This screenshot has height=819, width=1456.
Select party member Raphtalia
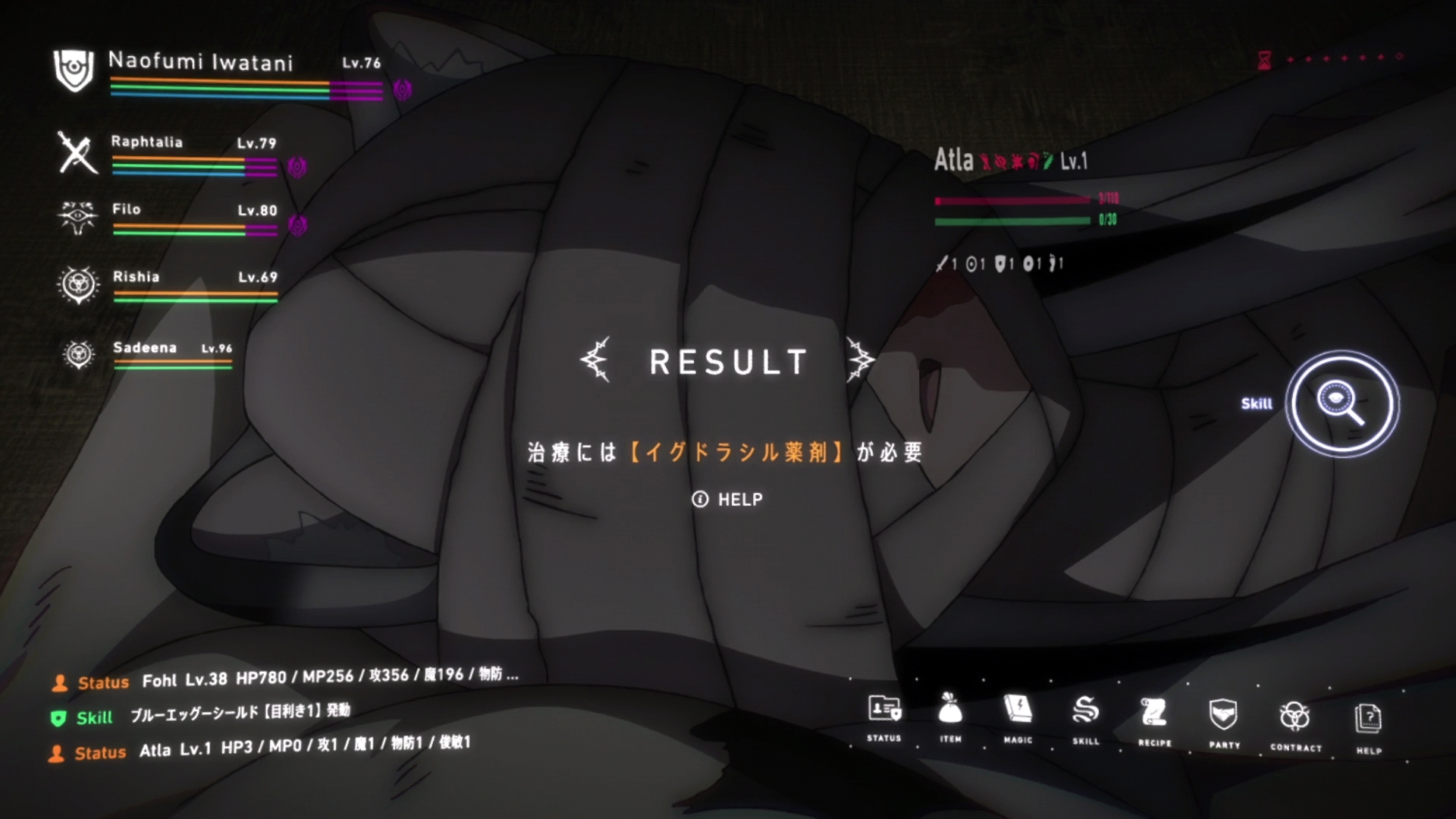[147, 142]
